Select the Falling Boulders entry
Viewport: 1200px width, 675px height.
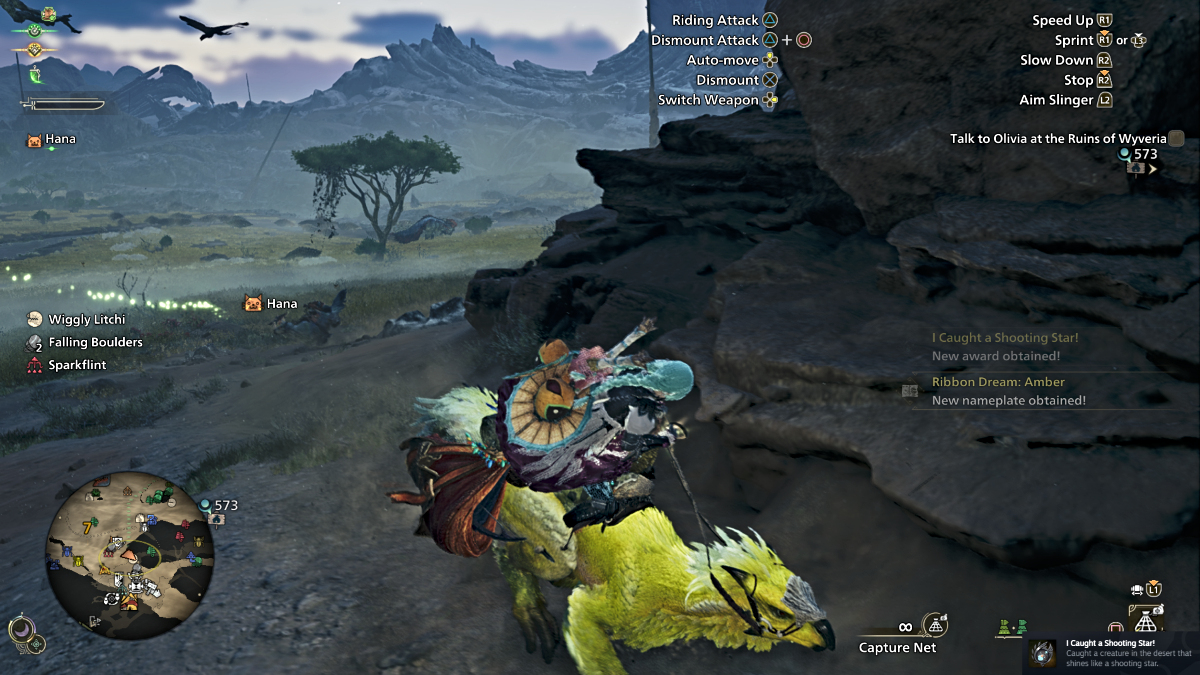tap(95, 342)
